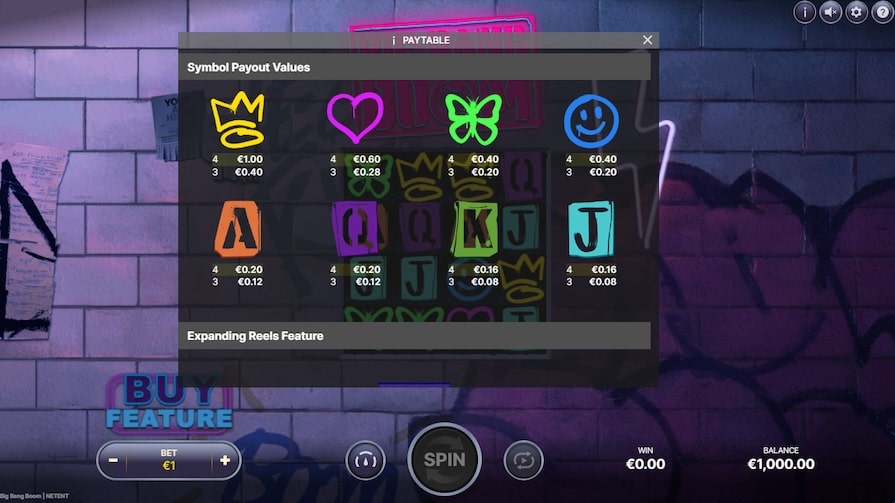Mute the game sound
895x503 pixels.
830,12
